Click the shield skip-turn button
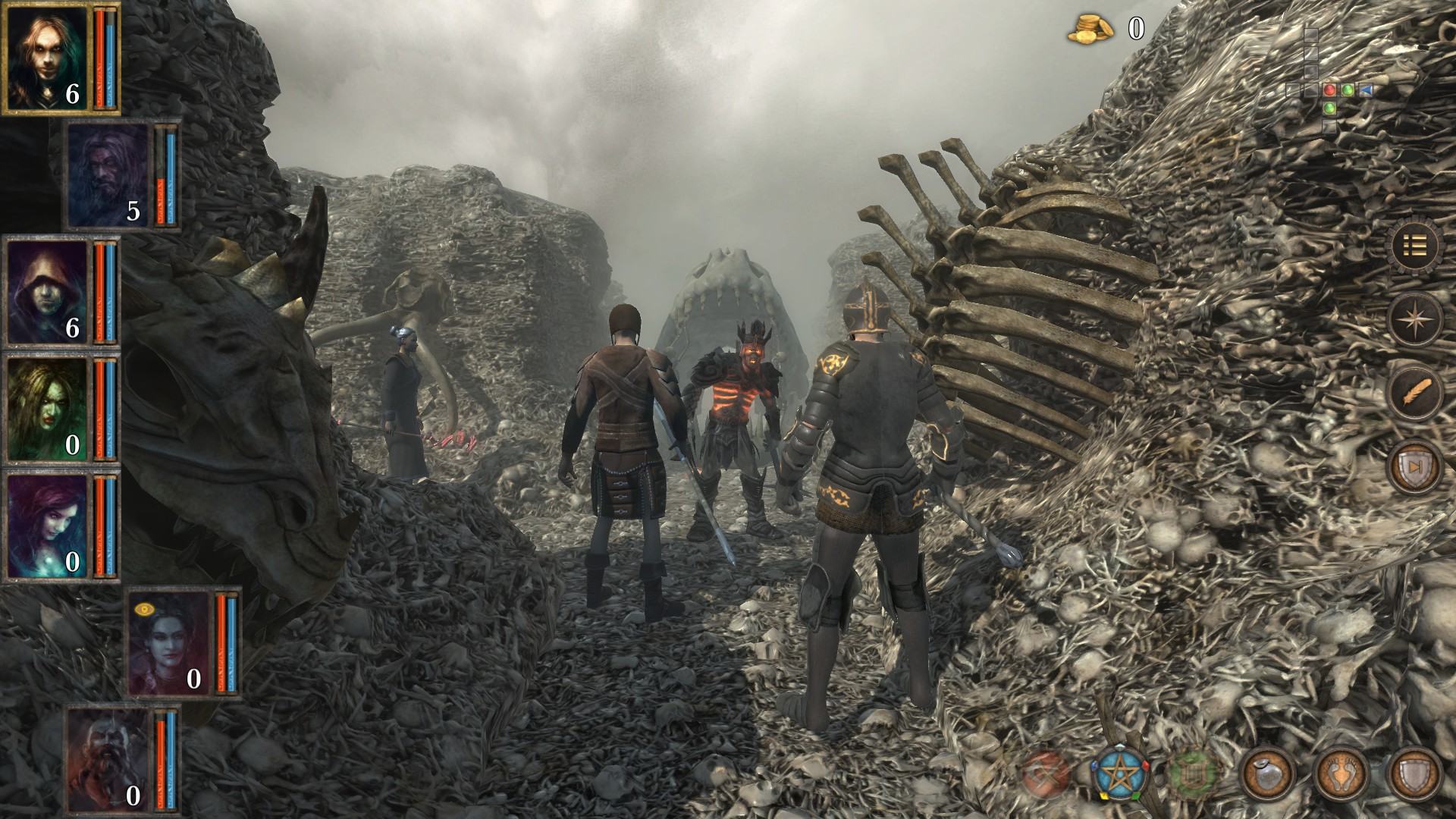 click(1415, 465)
